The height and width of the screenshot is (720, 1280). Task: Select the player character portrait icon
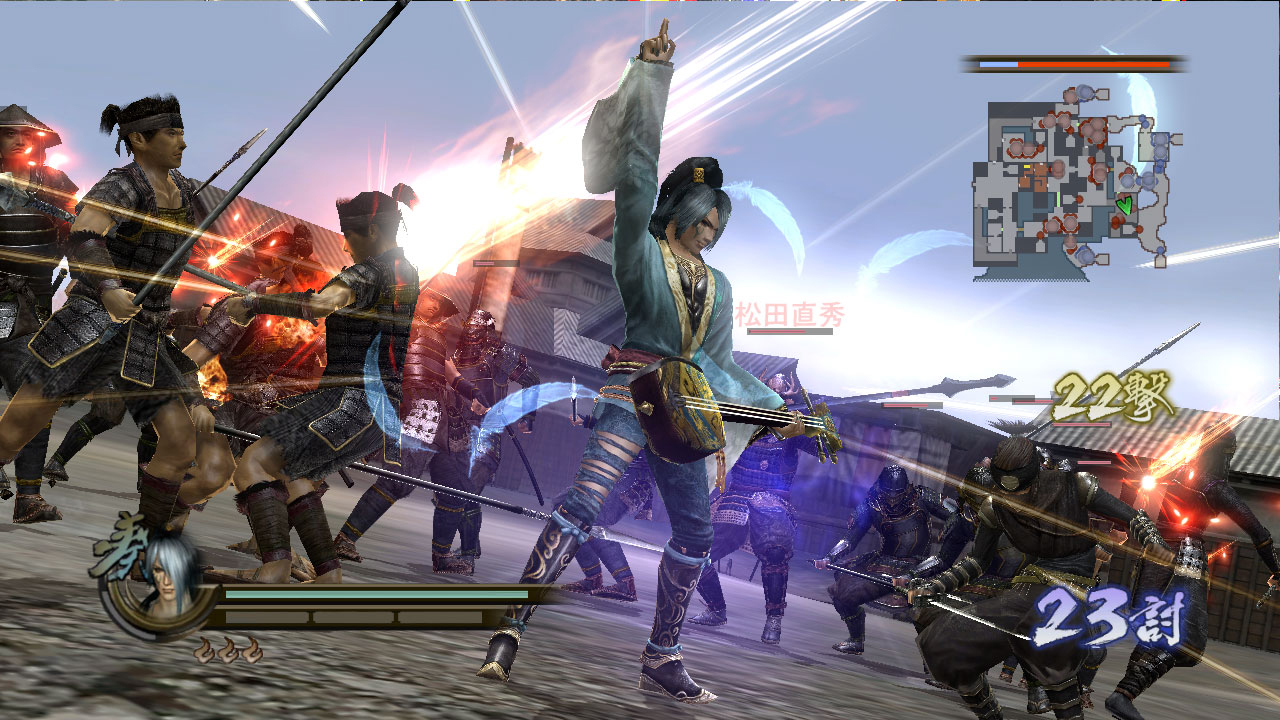[168, 580]
